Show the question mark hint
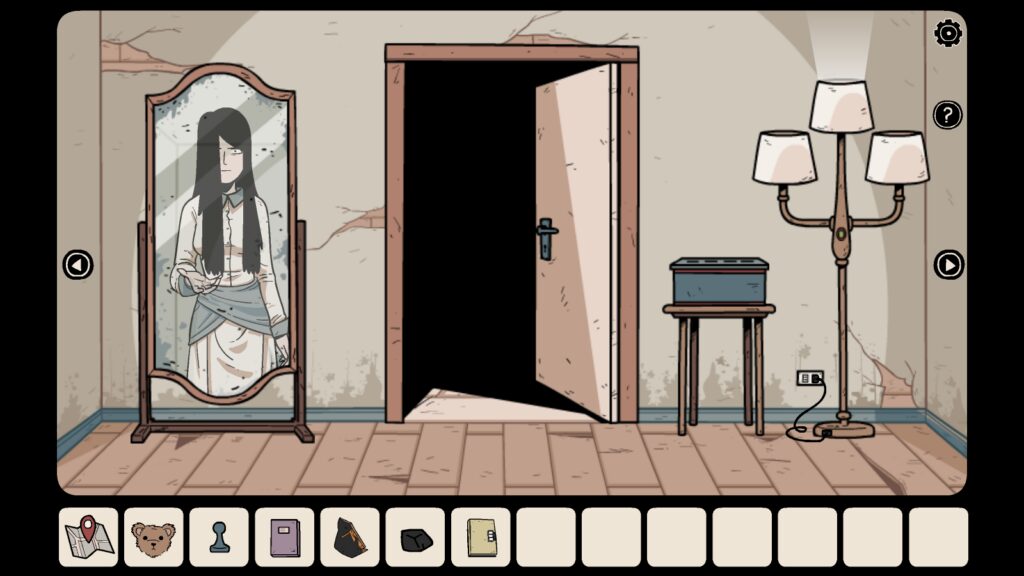 pos(948,115)
